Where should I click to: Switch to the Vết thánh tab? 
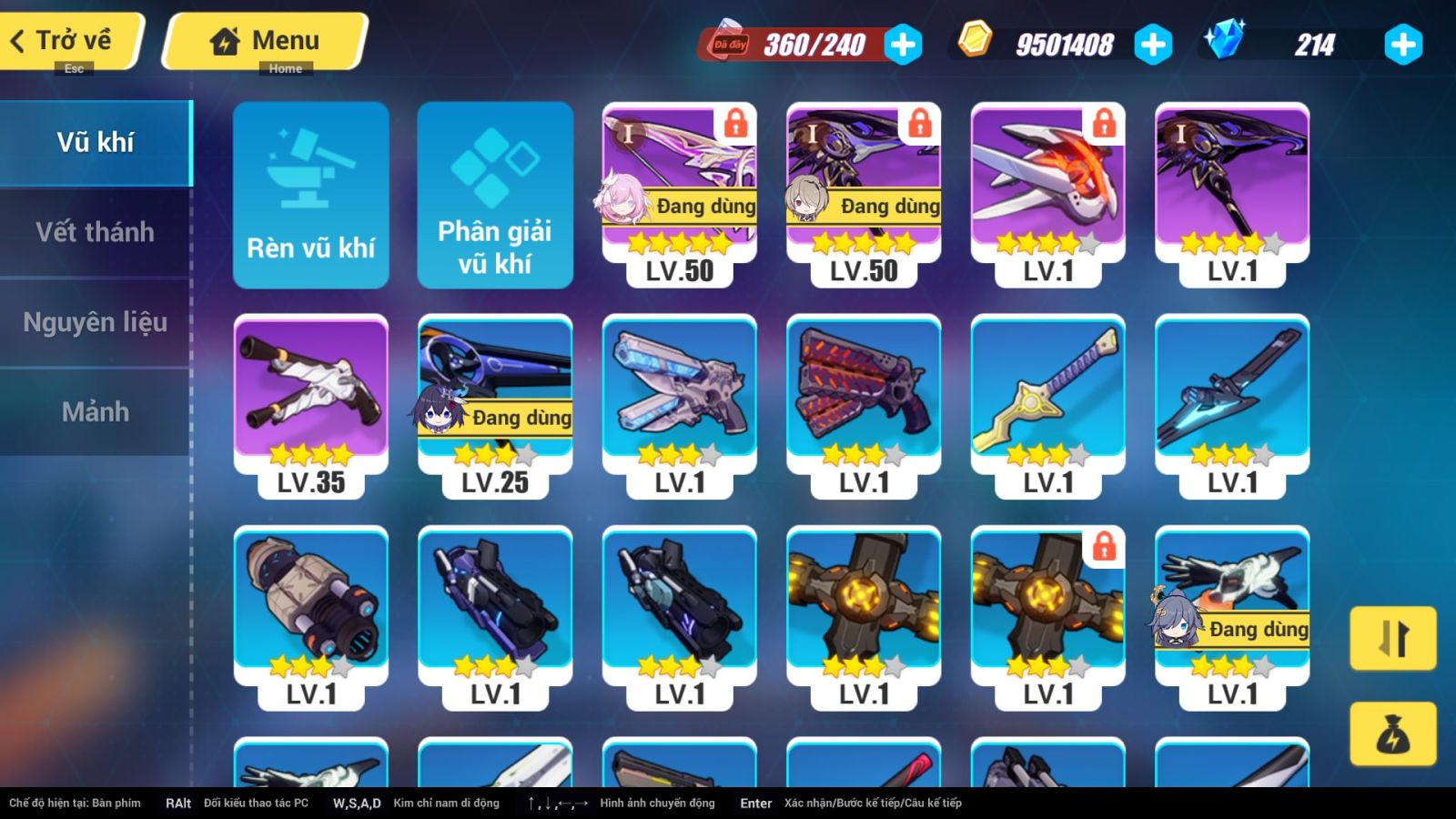tap(95, 232)
